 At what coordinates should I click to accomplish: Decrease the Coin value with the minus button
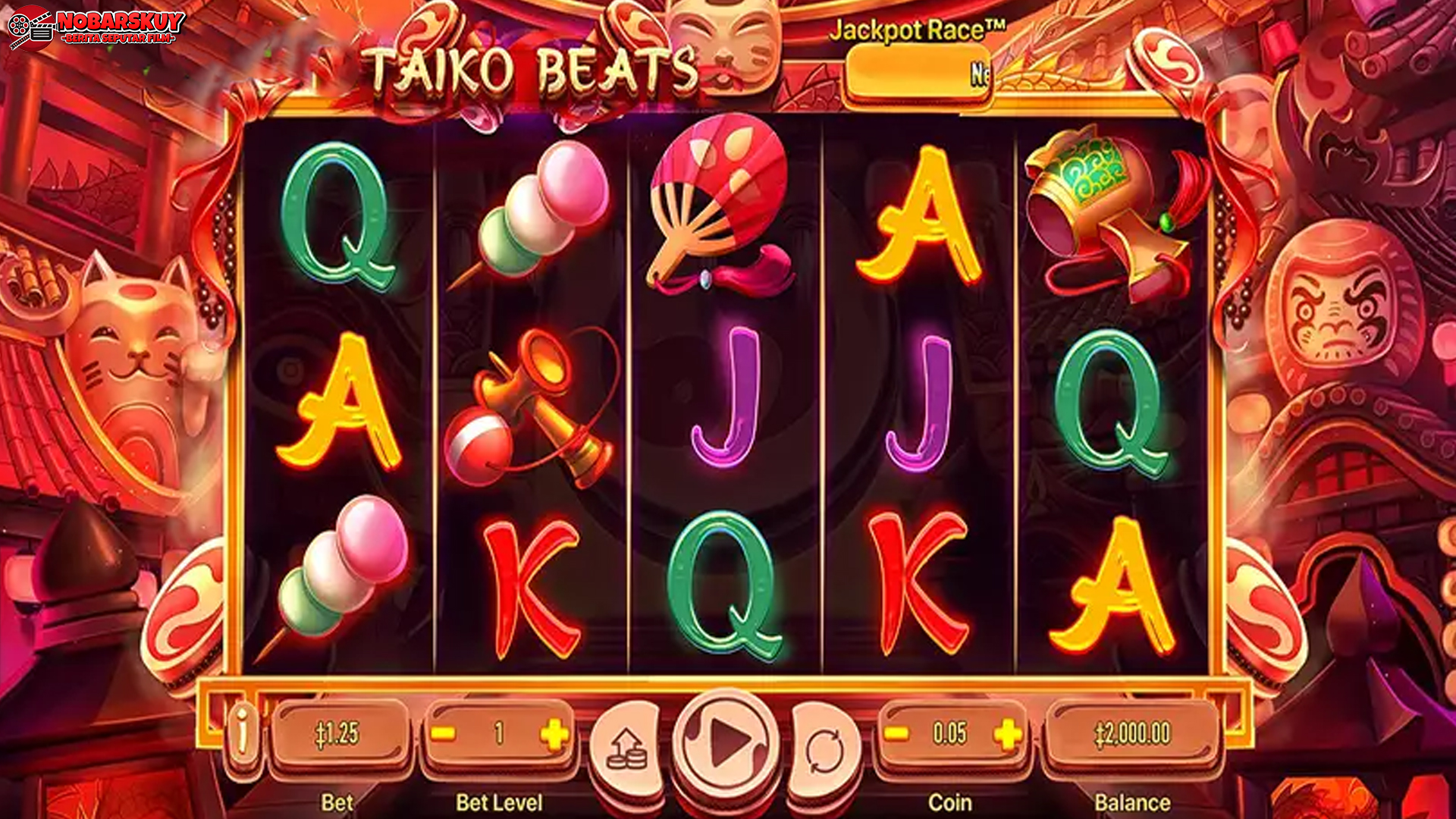point(899,732)
